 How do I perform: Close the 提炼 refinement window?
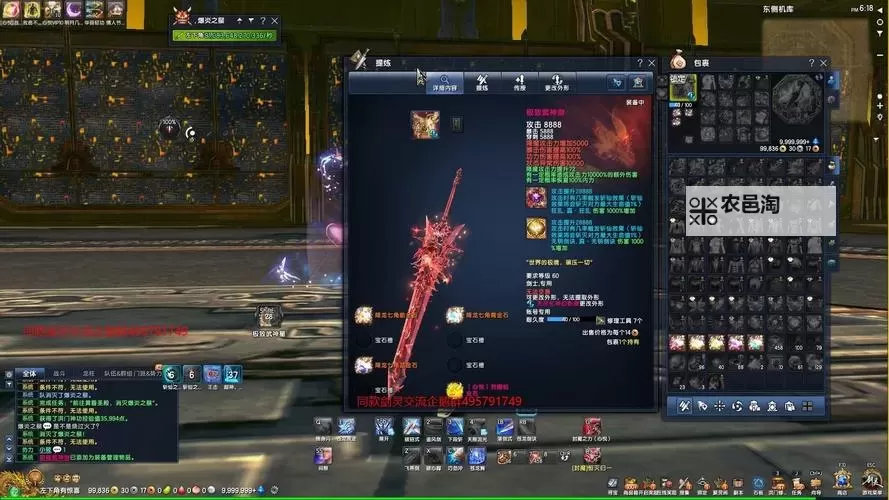[652, 62]
